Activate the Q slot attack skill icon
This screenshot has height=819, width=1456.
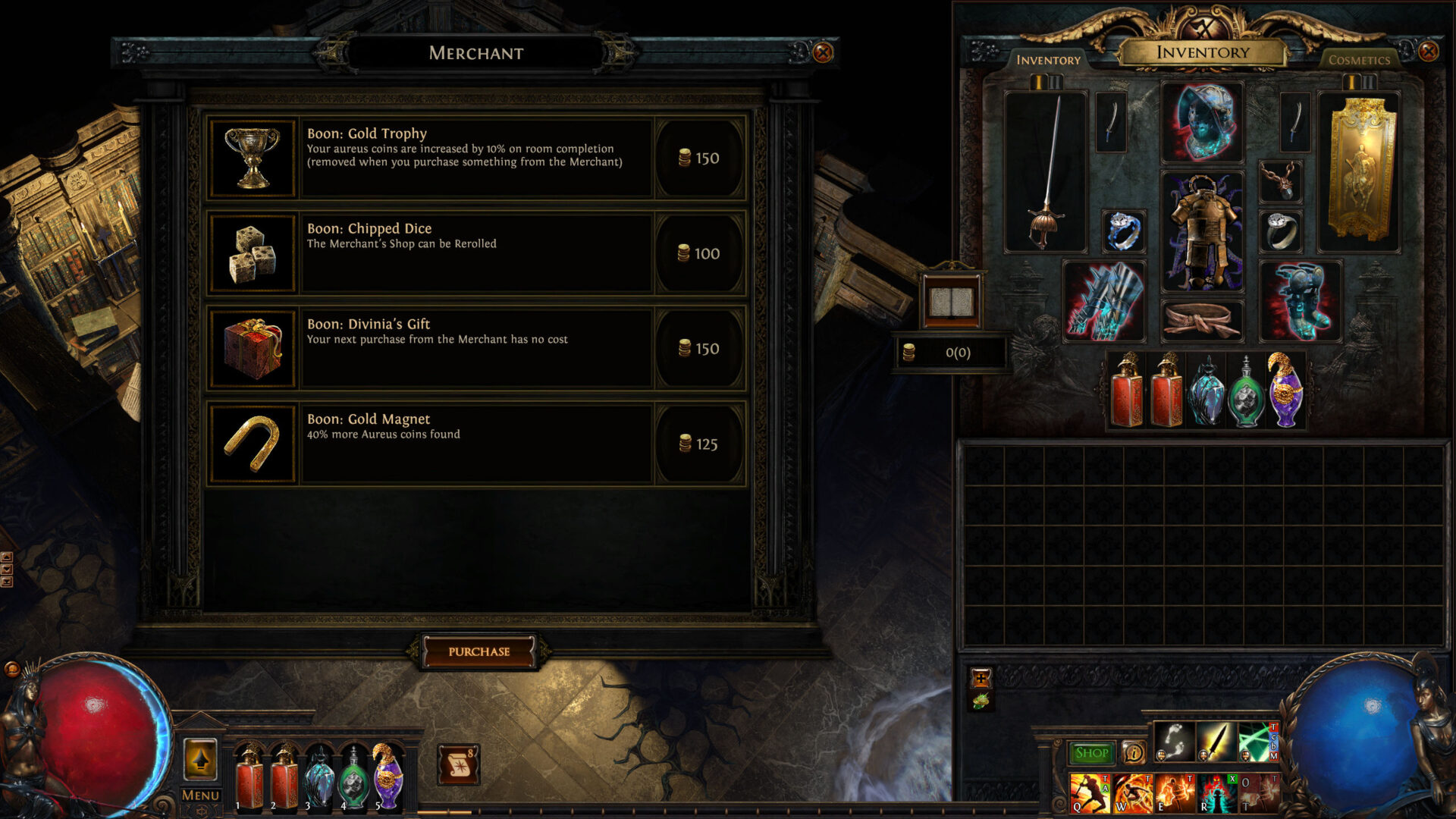click(x=1090, y=794)
